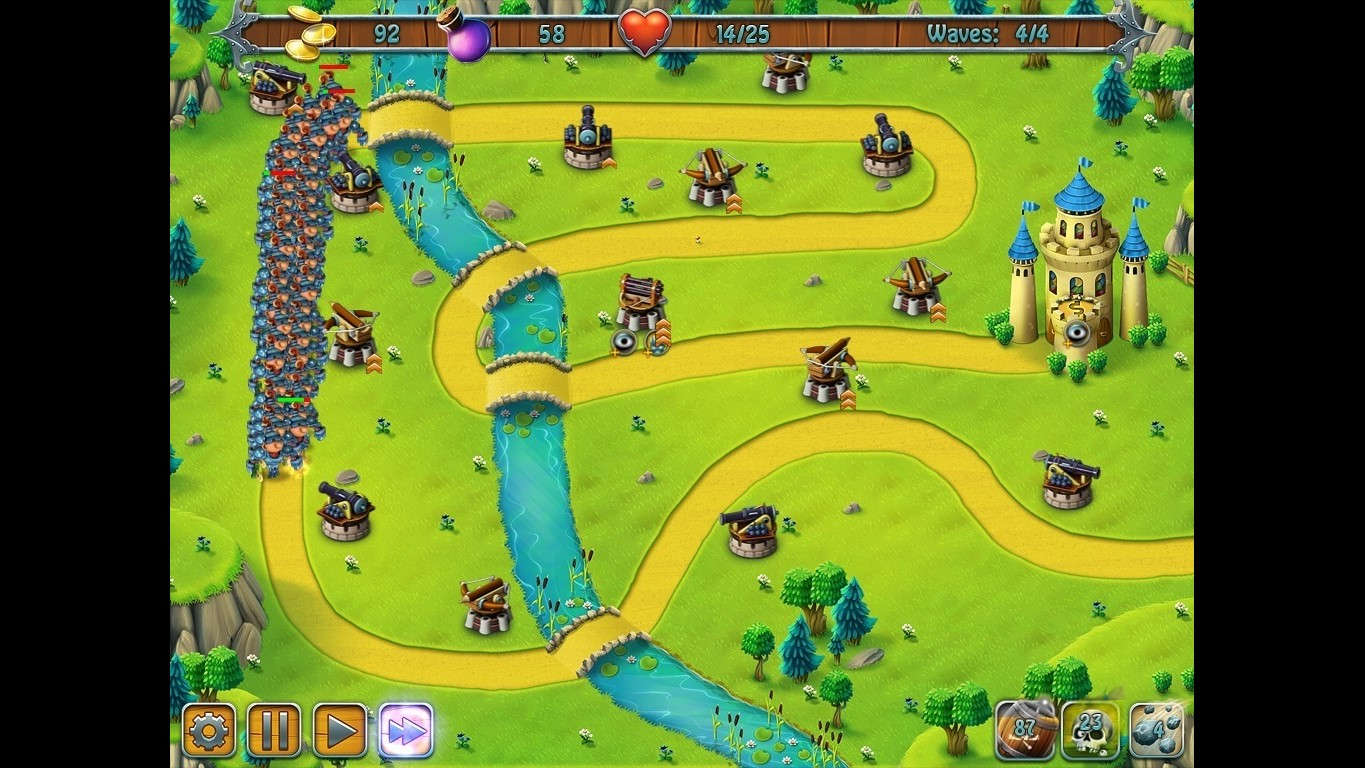The image size is (1365, 768).
Task: Click the red heart health icon
Action: click(644, 33)
